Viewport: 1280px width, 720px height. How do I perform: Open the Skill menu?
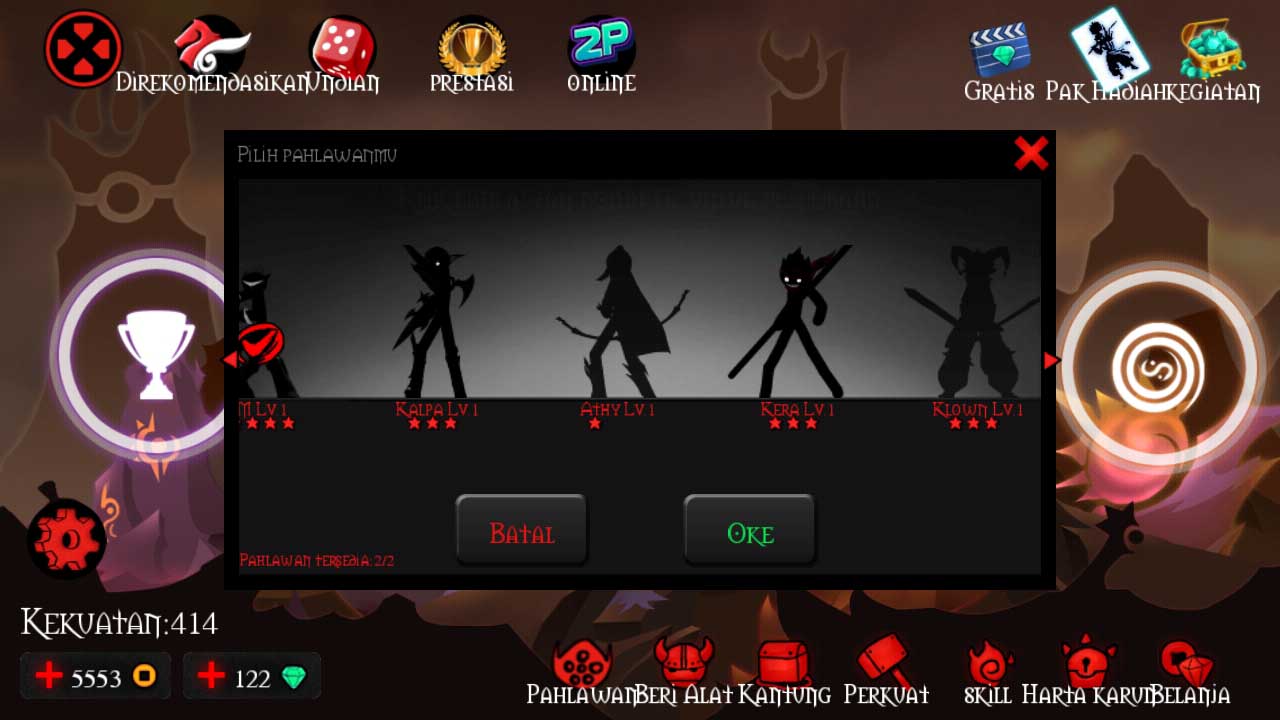[x=988, y=662]
